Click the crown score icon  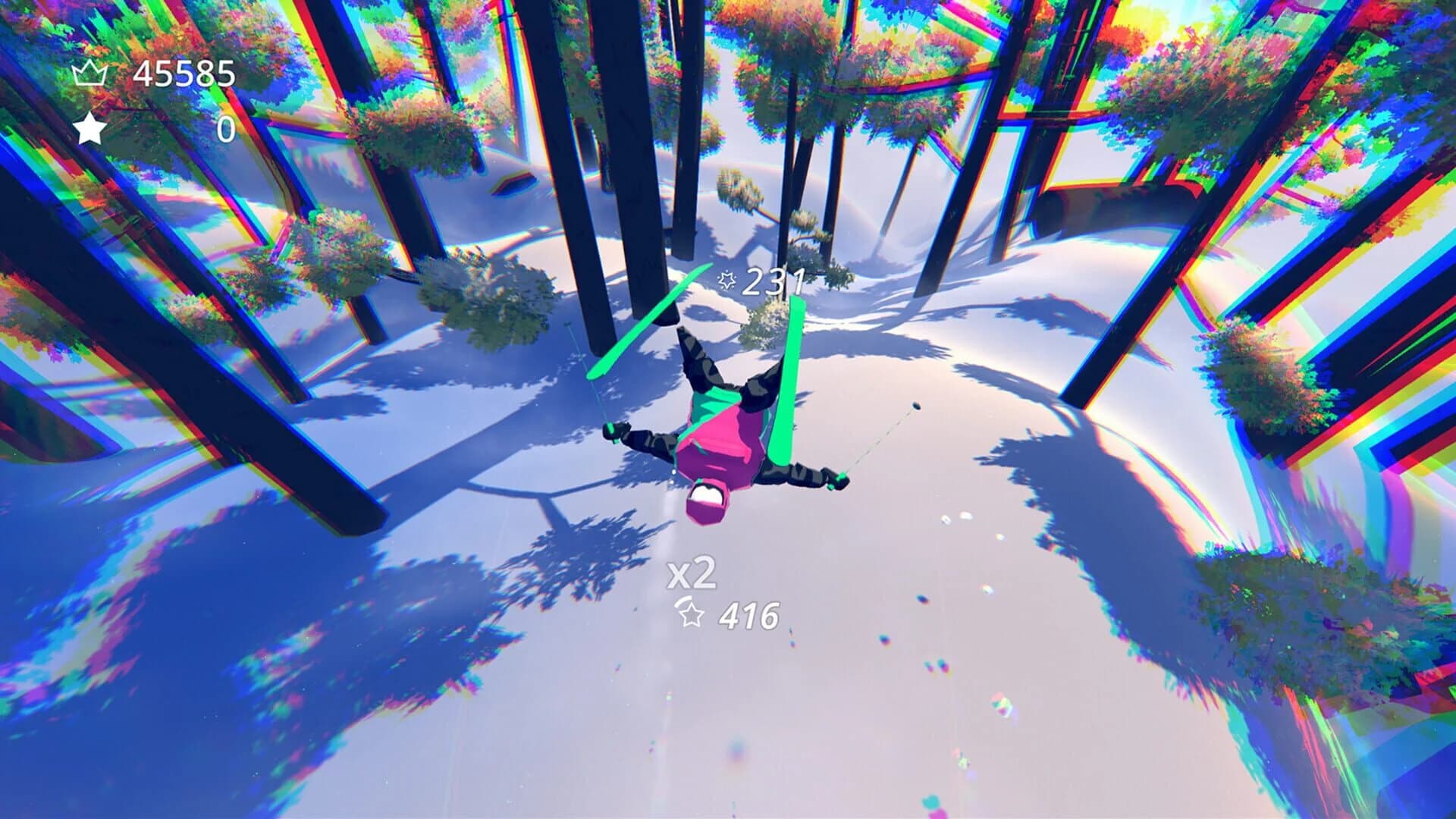(x=91, y=72)
